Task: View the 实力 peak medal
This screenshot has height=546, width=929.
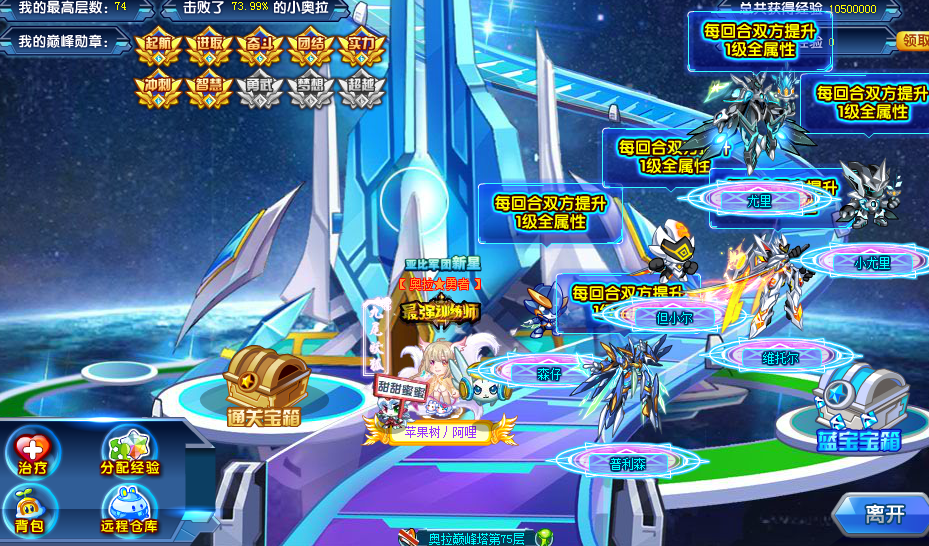Action: coord(361,49)
